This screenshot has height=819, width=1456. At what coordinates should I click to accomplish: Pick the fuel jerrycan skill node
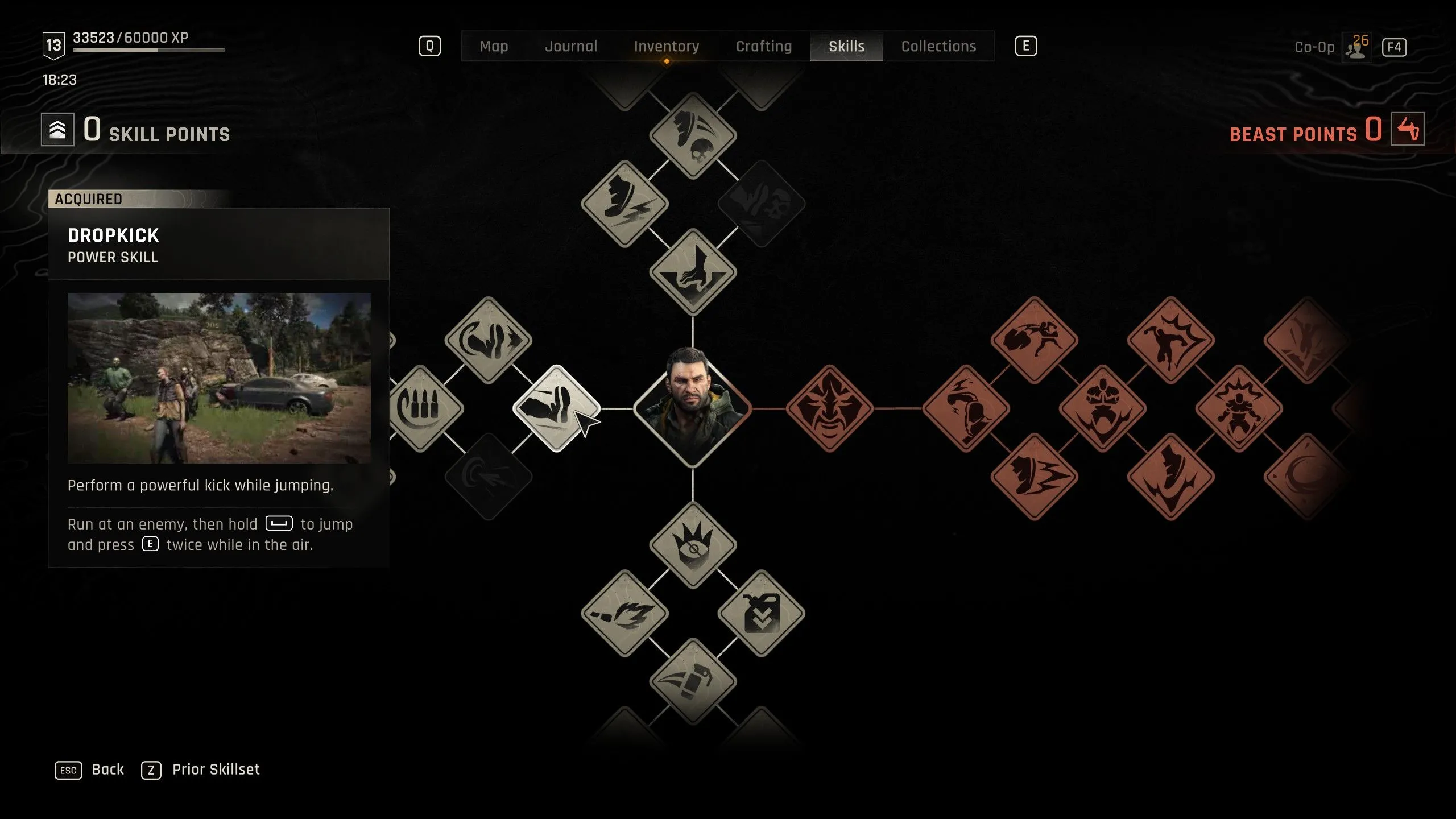(x=761, y=613)
